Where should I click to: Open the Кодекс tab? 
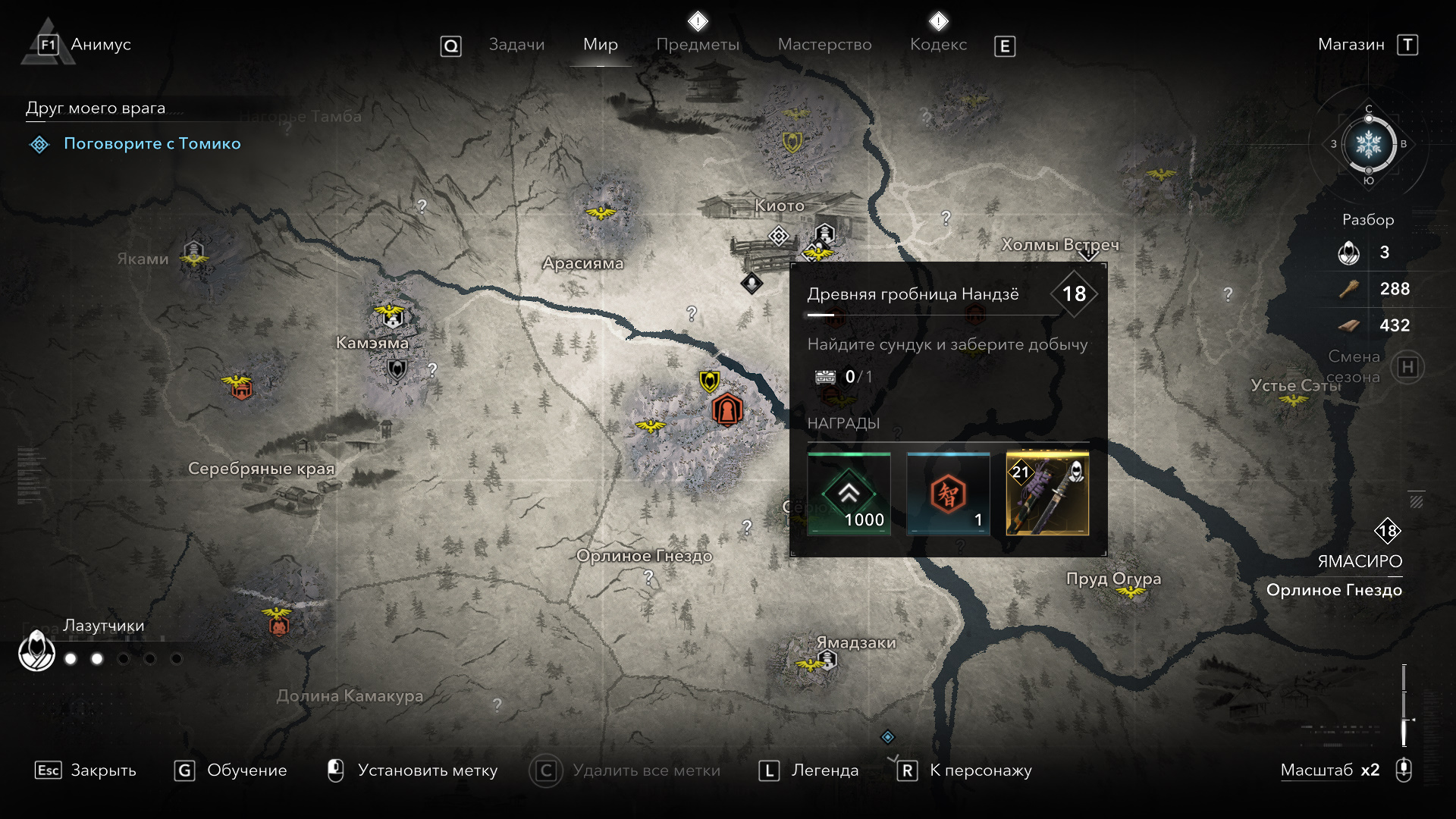click(938, 45)
